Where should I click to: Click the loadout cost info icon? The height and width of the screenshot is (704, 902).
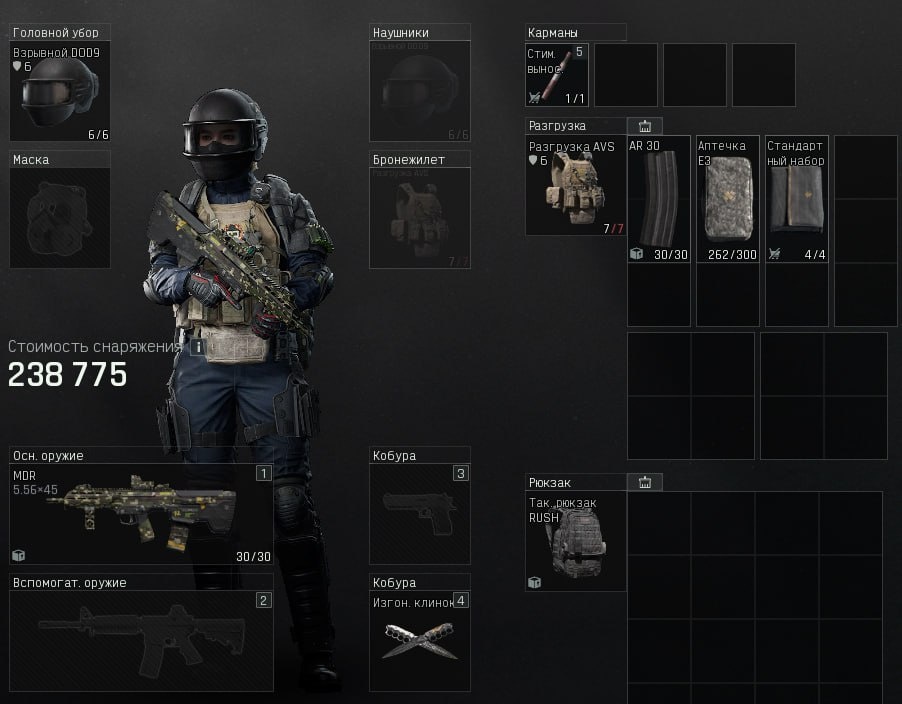tap(198, 347)
